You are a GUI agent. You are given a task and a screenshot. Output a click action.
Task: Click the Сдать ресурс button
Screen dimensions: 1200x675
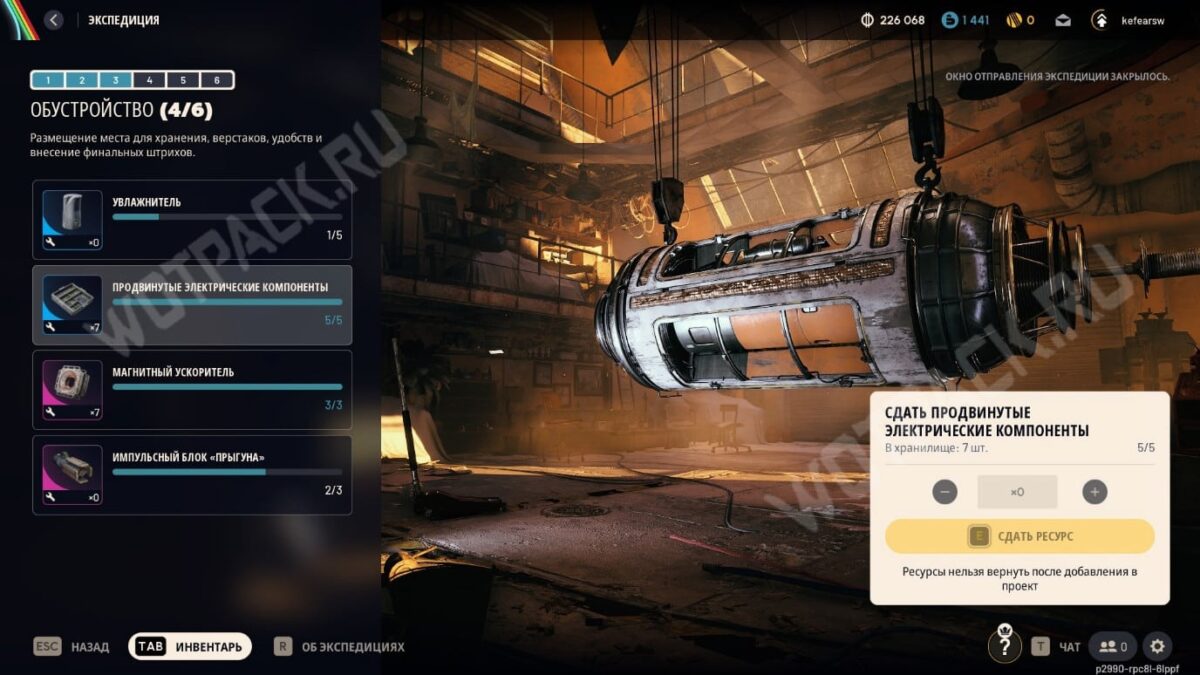[x=1019, y=537]
